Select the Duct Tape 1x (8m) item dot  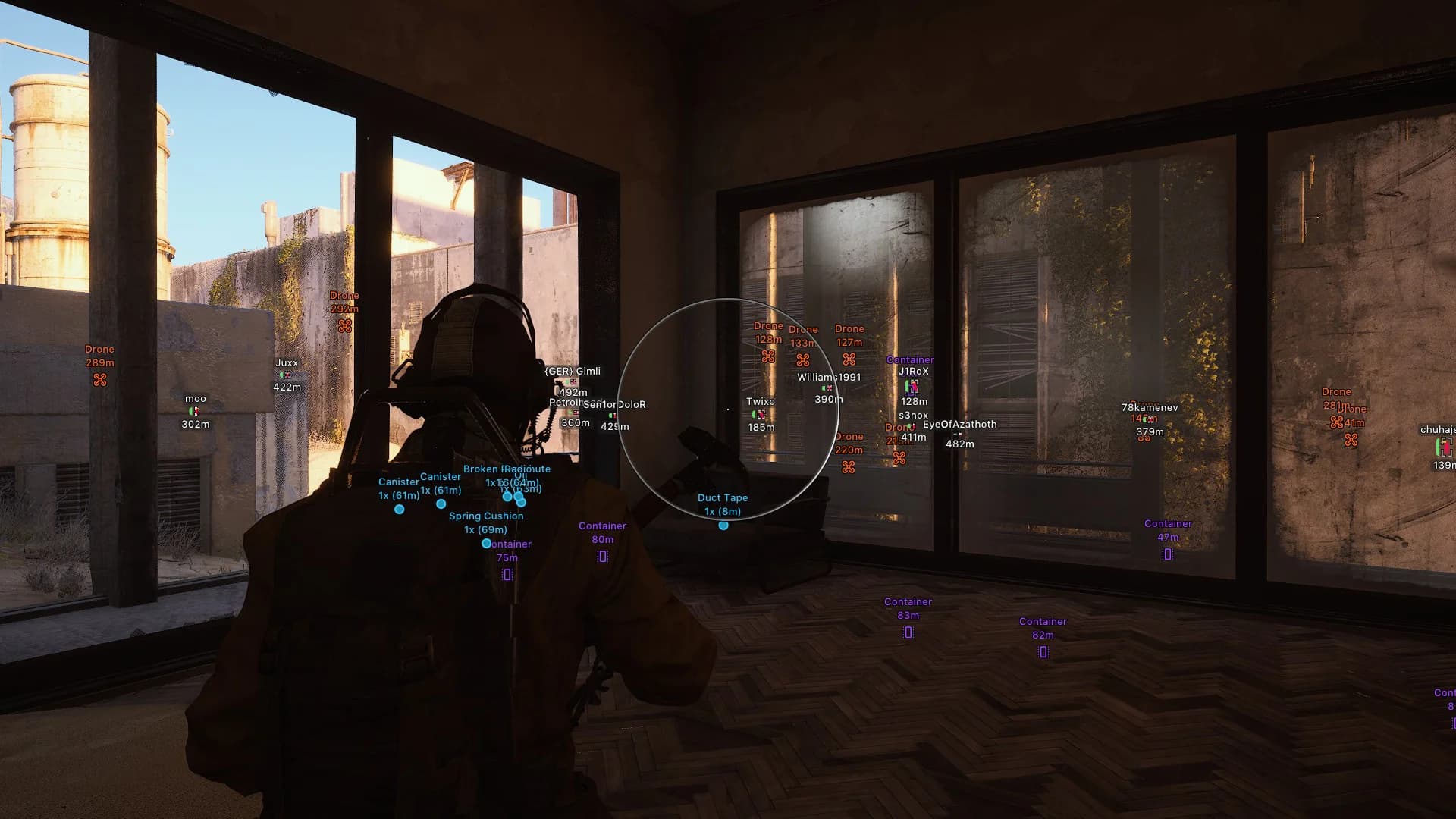722,526
